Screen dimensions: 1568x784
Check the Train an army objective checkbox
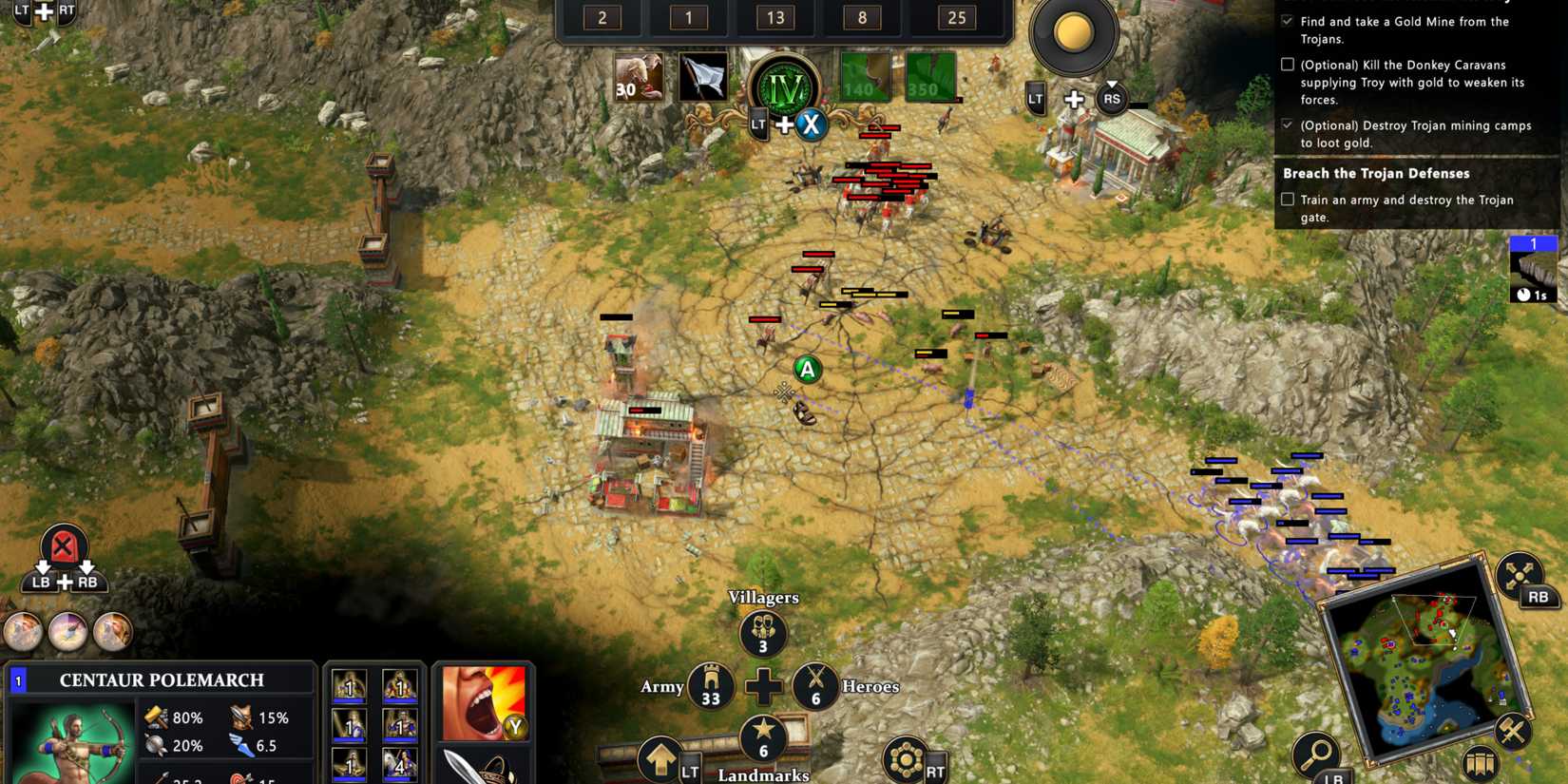1288,199
